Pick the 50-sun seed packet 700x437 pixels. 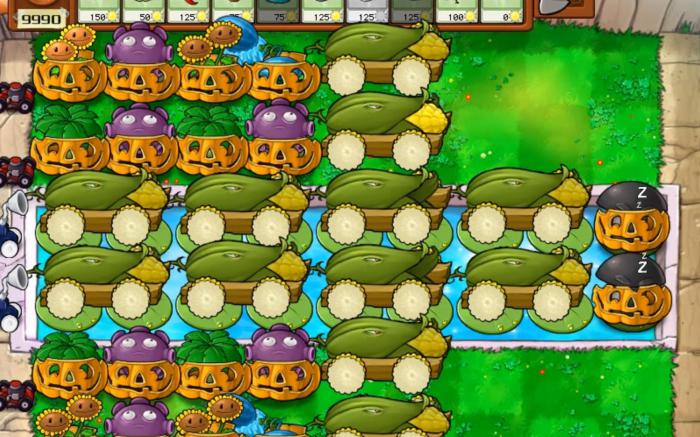(148, 10)
